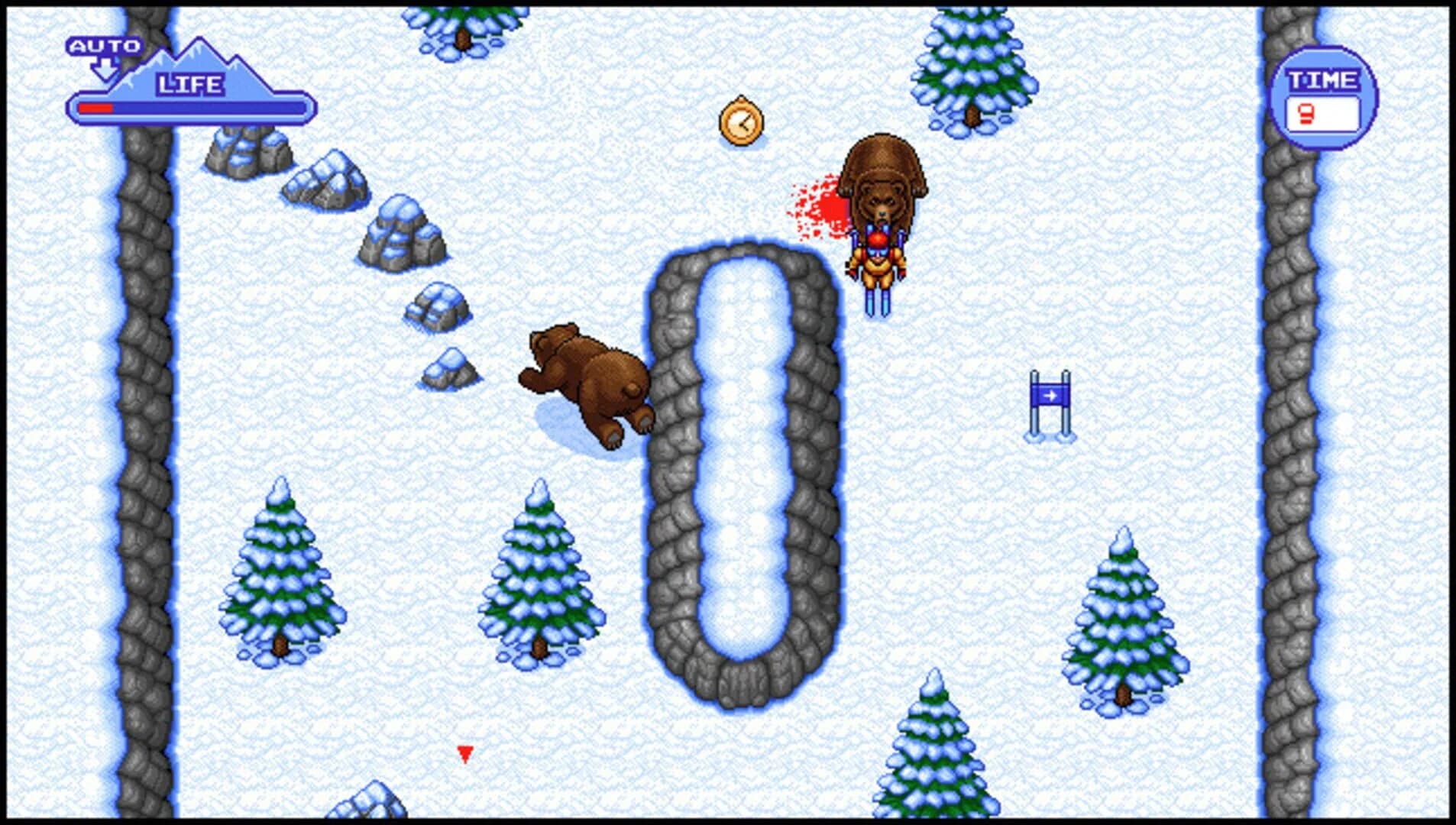This screenshot has height=825, width=1456.
Task: Toggle the AUTO setting banner
Action: (105, 46)
